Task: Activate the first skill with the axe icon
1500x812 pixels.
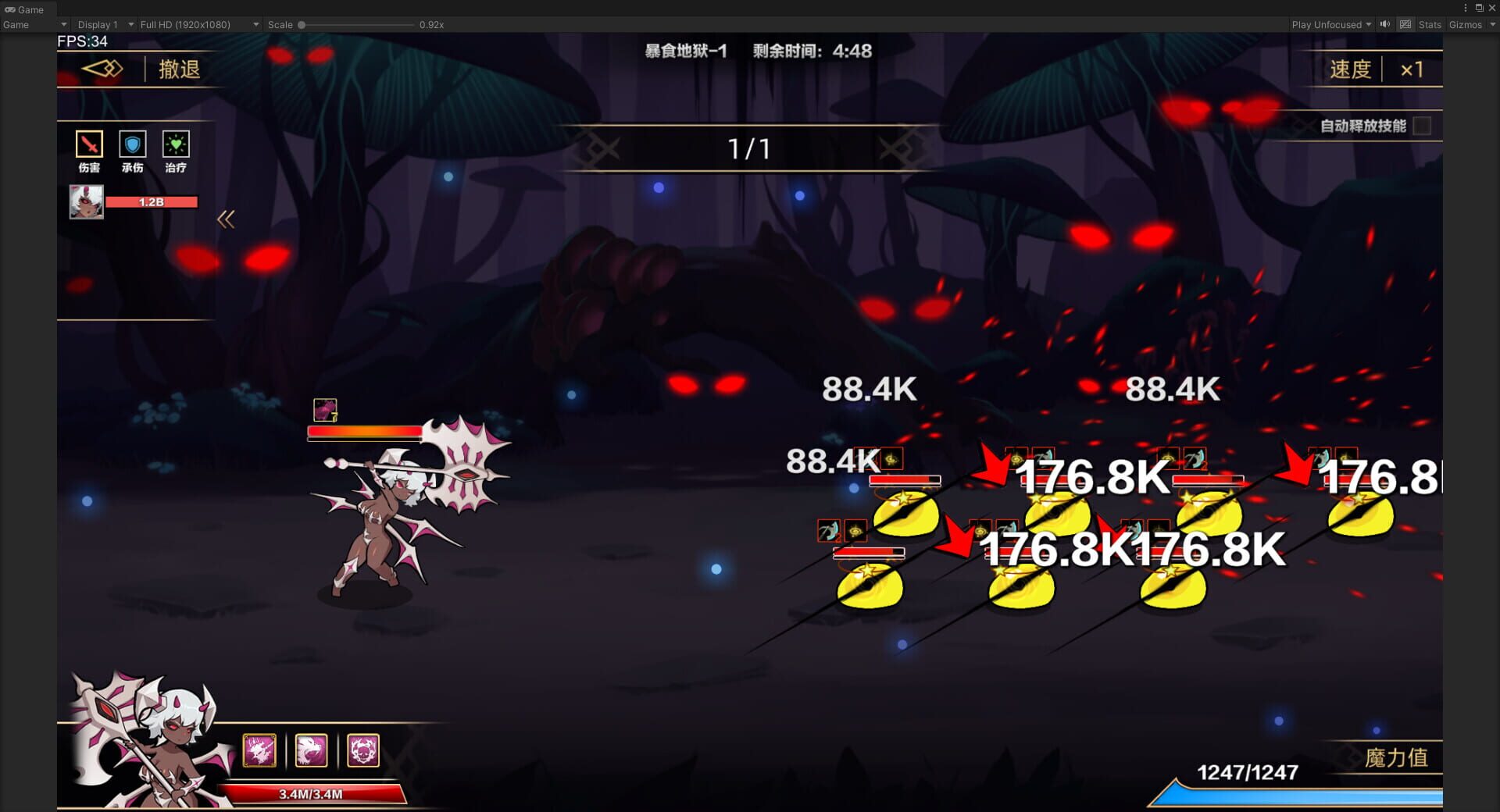Action: [x=260, y=750]
